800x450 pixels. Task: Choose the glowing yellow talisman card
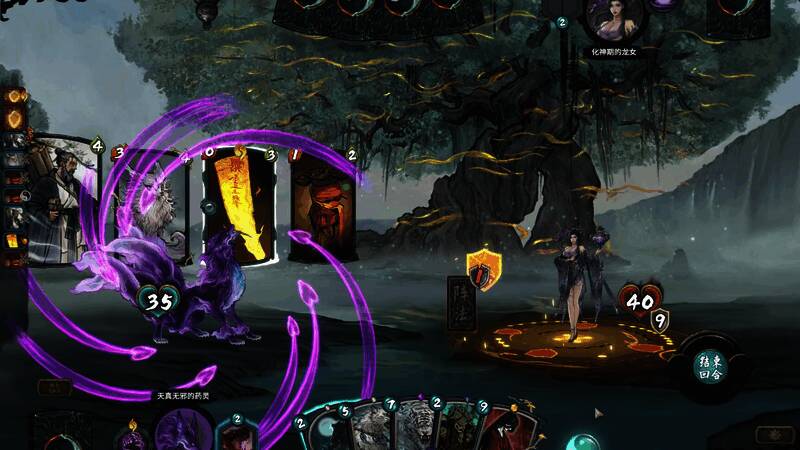[x=240, y=205]
